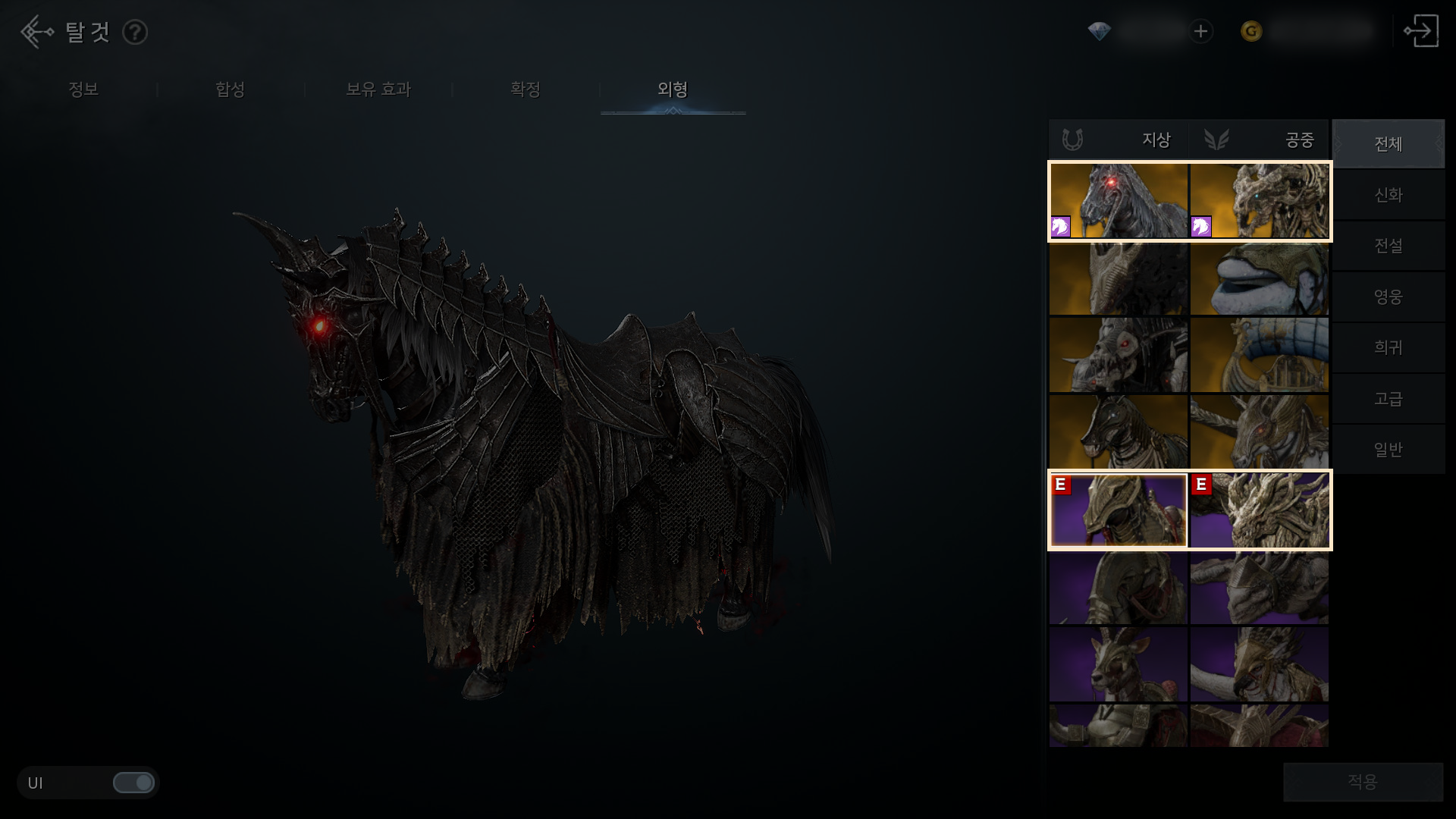Viewport: 1456px width, 819px height.
Task: Select the 희귀 rarity filter
Action: [x=1388, y=347]
